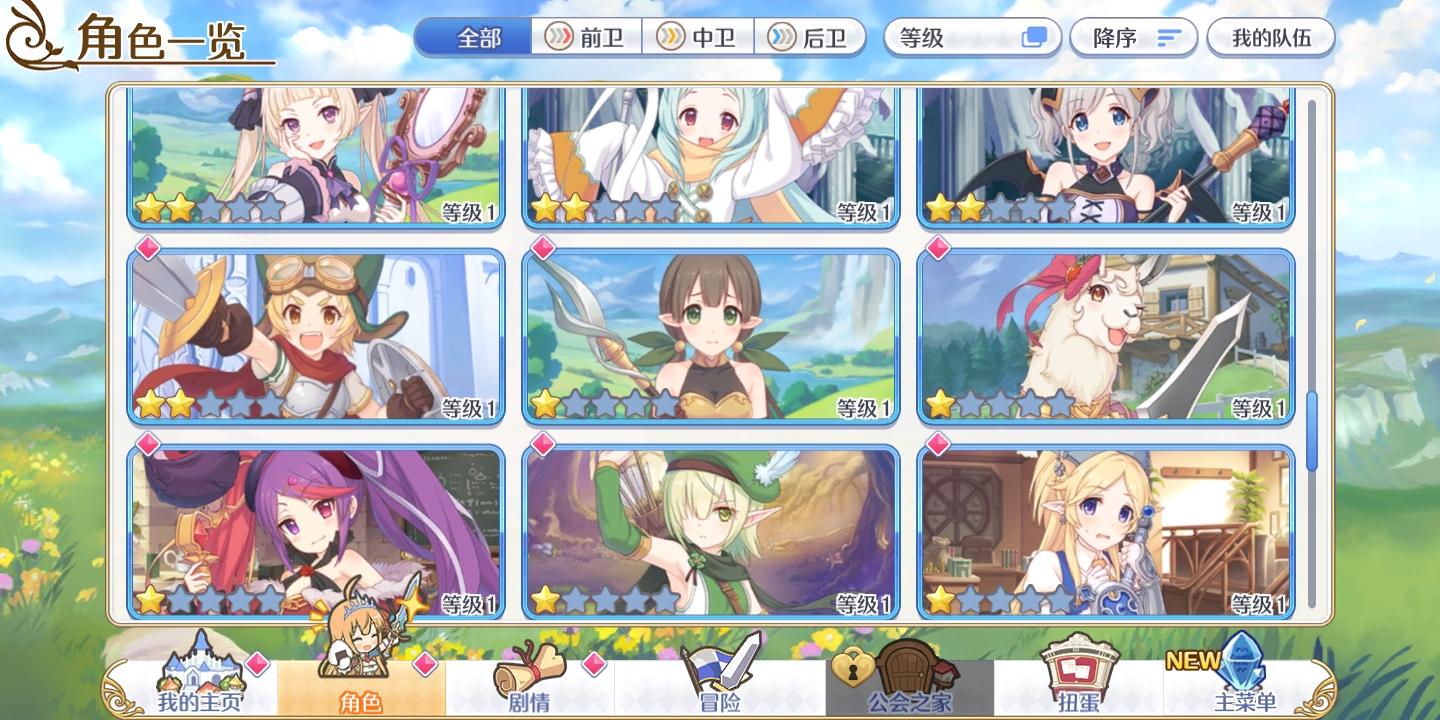Switch to the 前卫 vanguard tab

[586, 38]
